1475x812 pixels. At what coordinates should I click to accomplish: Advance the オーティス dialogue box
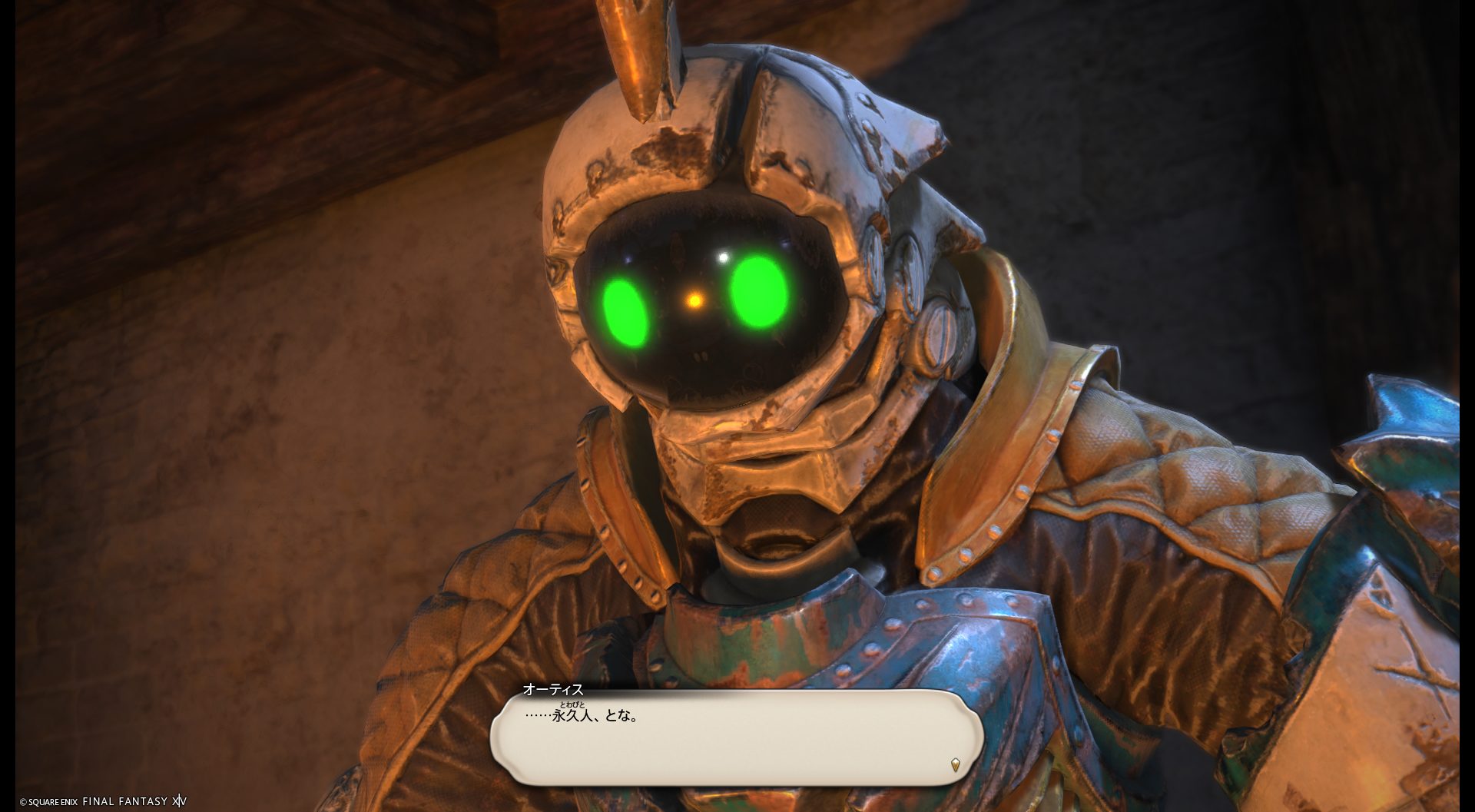[x=736, y=737]
